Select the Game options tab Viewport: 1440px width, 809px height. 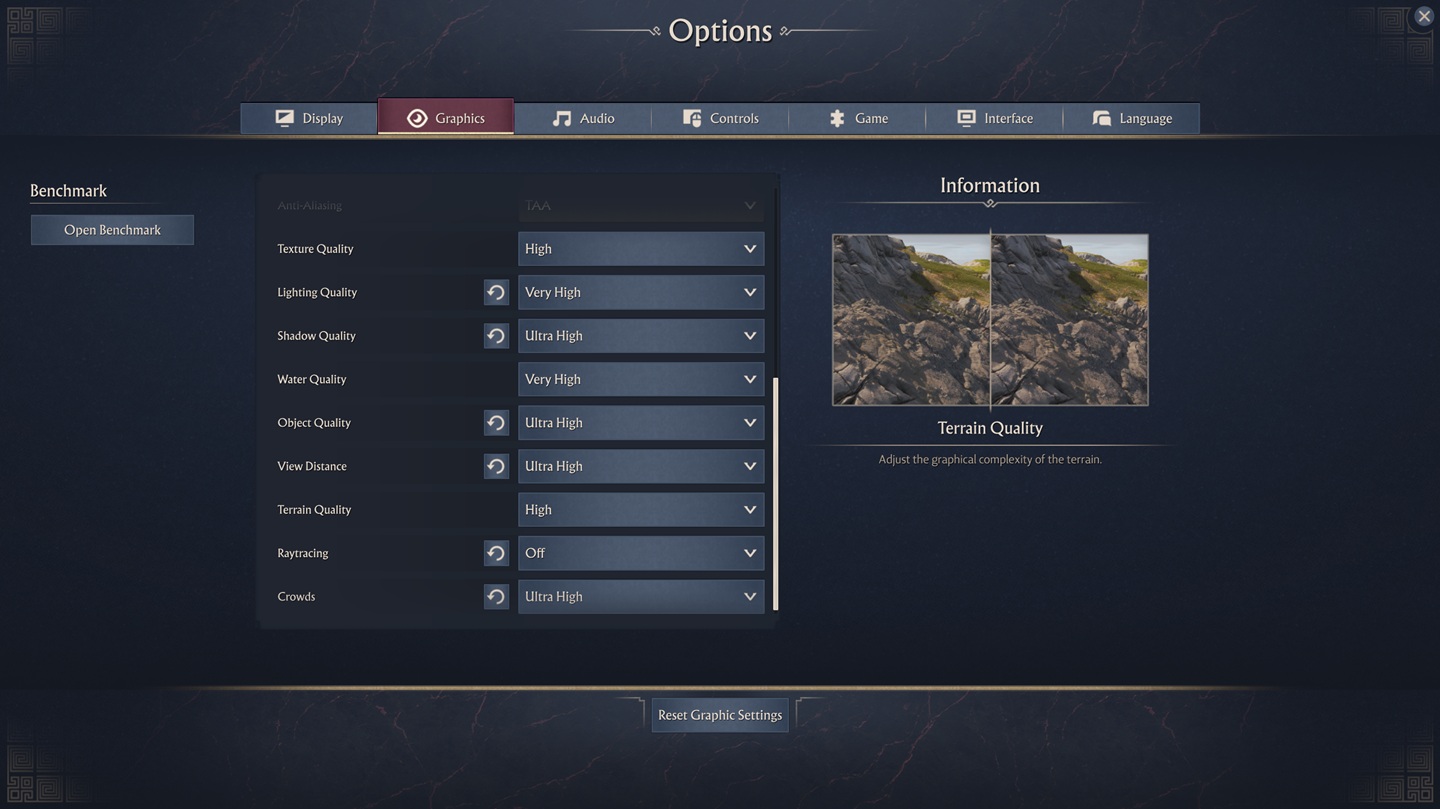(x=857, y=118)
